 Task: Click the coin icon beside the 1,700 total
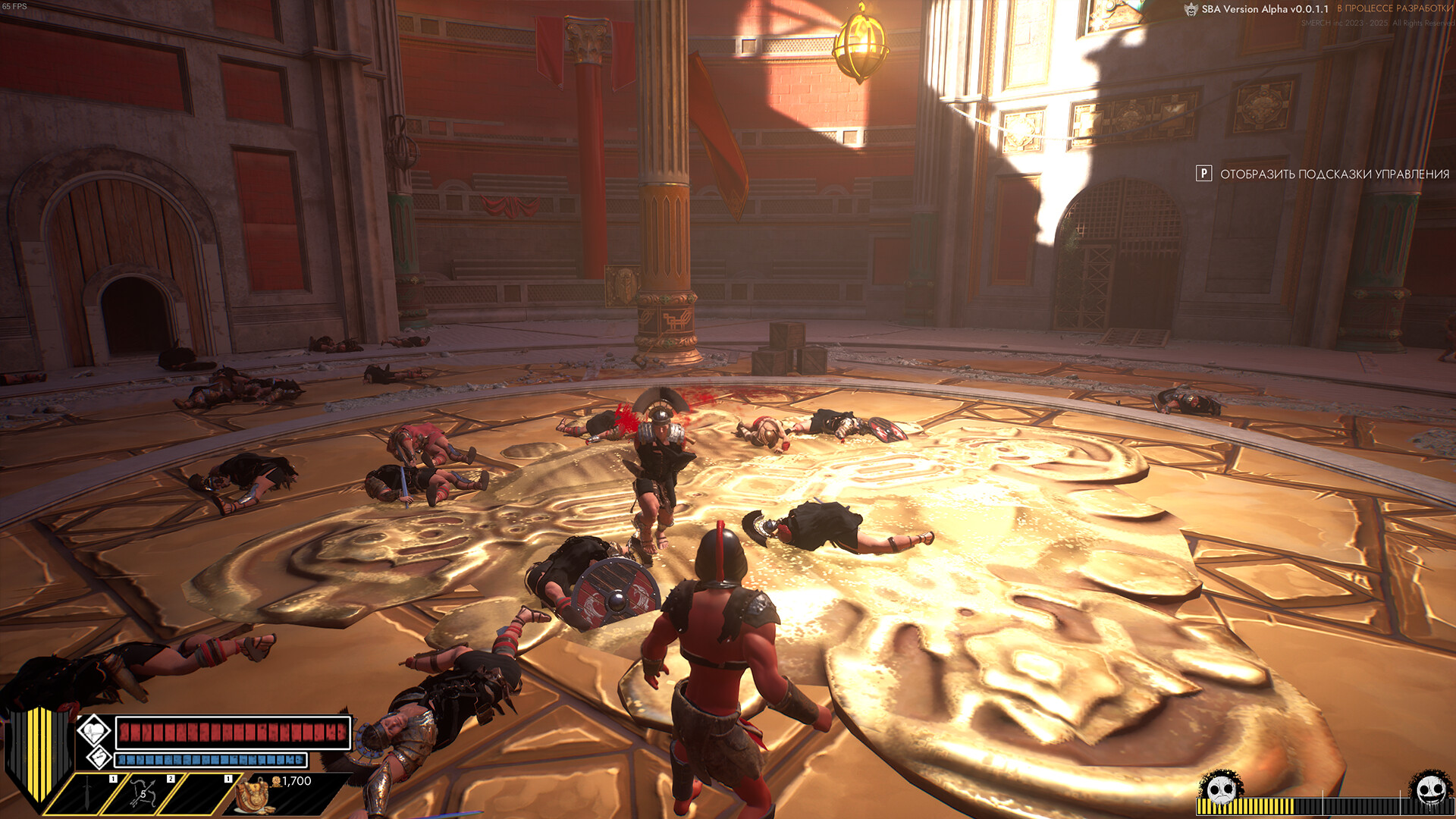point(276,782)
